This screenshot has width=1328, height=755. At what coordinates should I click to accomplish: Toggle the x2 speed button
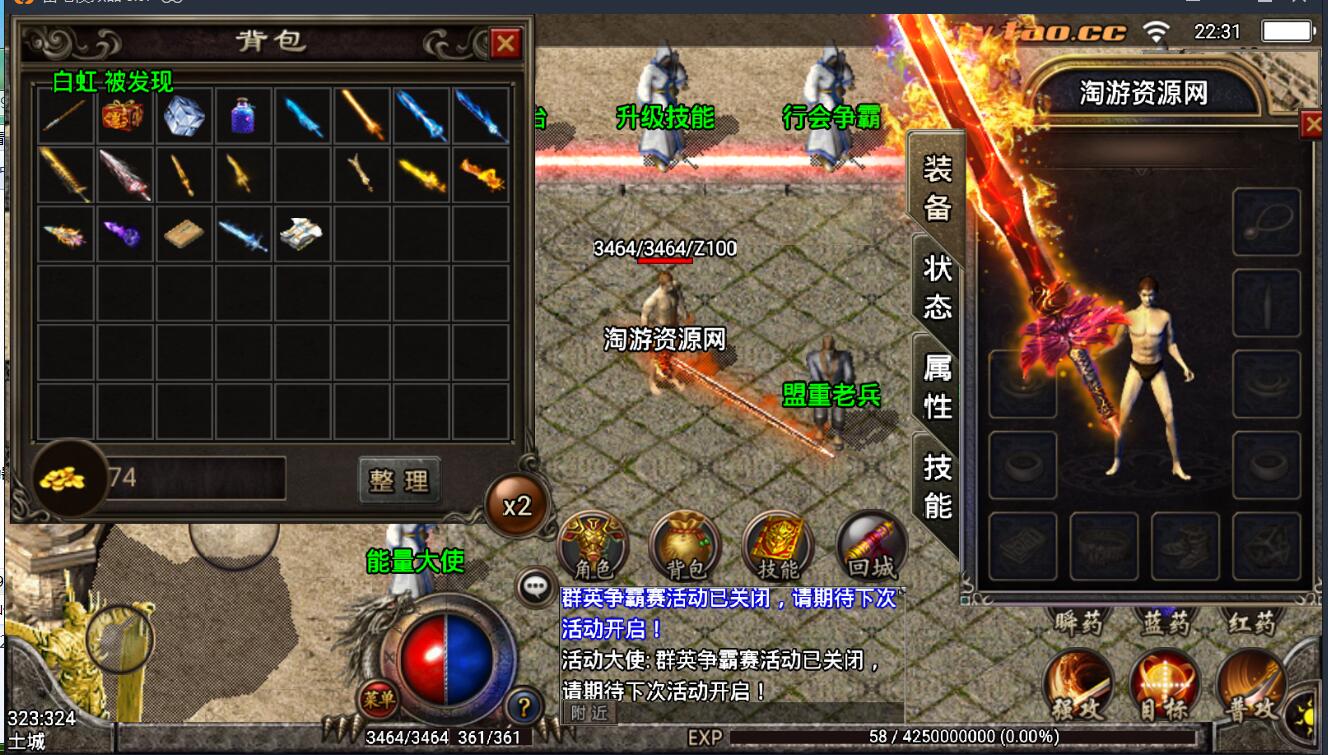516,506
